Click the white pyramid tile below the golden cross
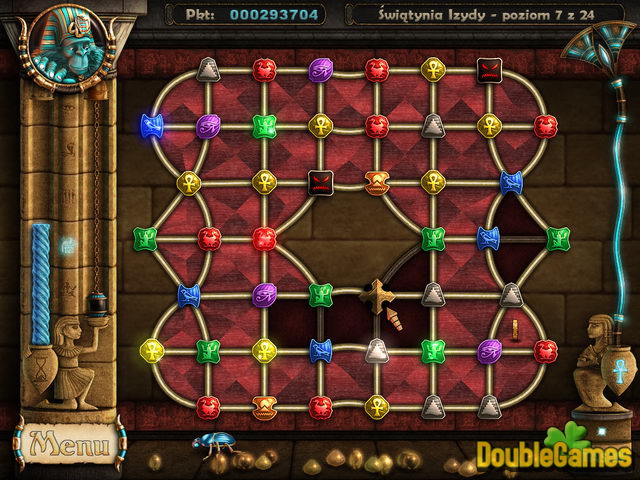640x480 pixels. point(376,350)
